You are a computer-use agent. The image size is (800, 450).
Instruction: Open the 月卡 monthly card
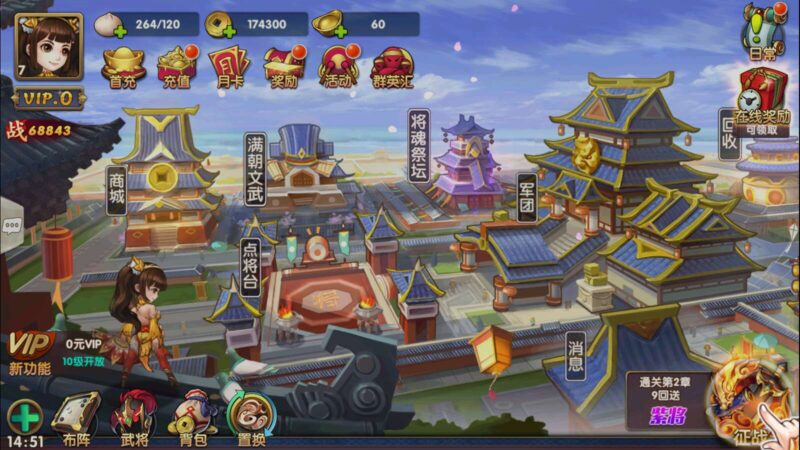click(229, 66)
